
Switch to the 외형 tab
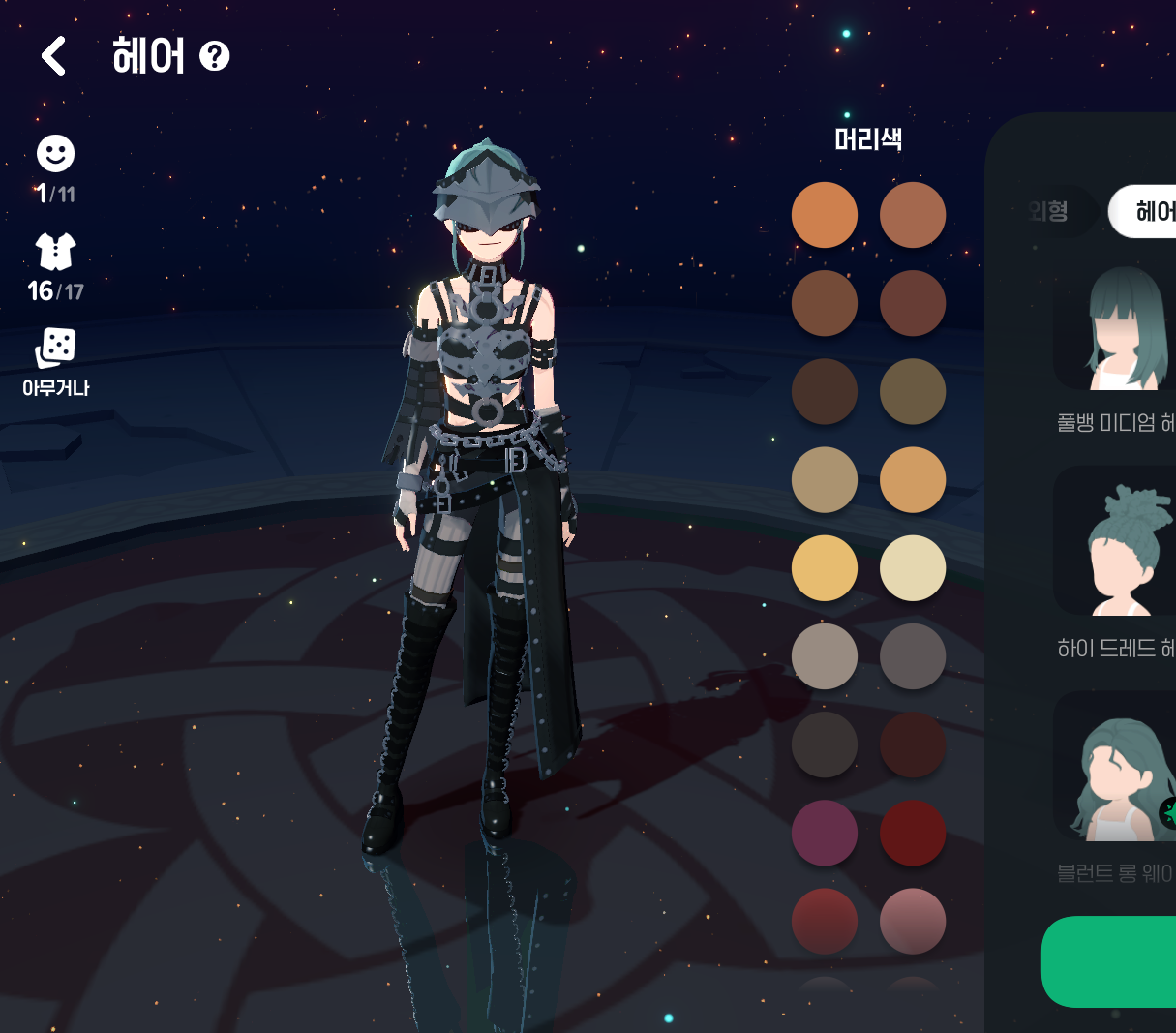(x=1050, y=211)
